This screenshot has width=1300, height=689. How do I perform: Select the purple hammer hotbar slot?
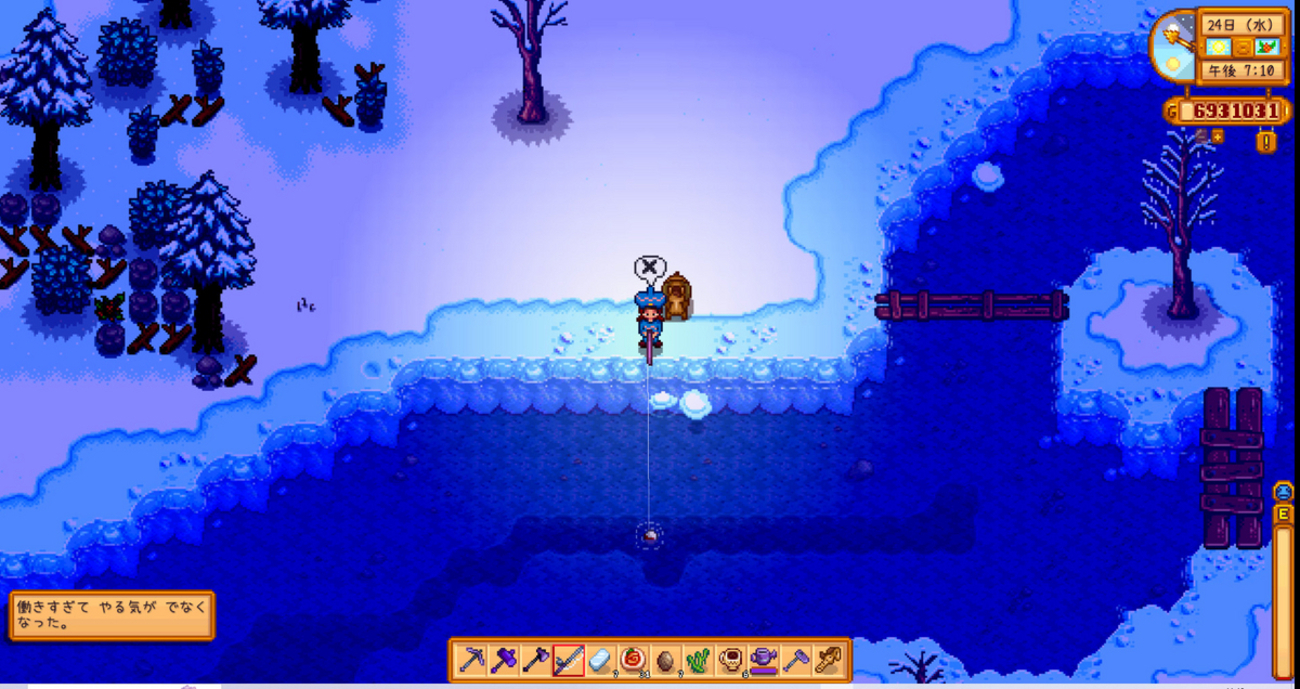pos(503,660)
